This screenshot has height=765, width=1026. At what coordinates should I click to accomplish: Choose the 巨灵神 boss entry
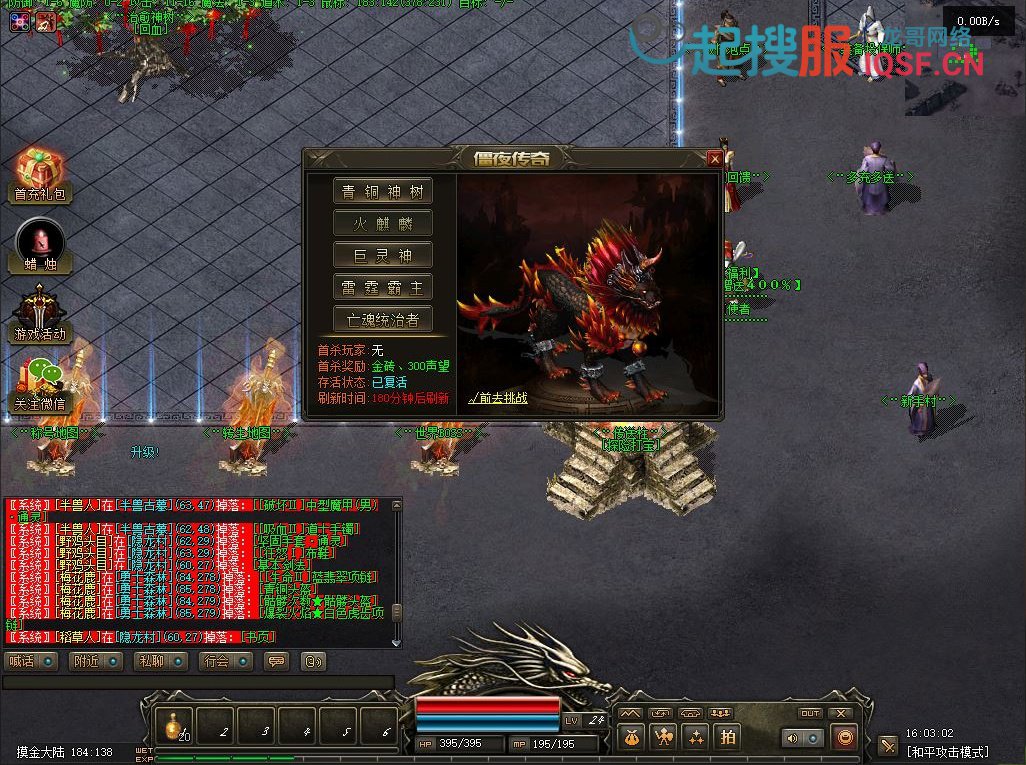(383, 255)
